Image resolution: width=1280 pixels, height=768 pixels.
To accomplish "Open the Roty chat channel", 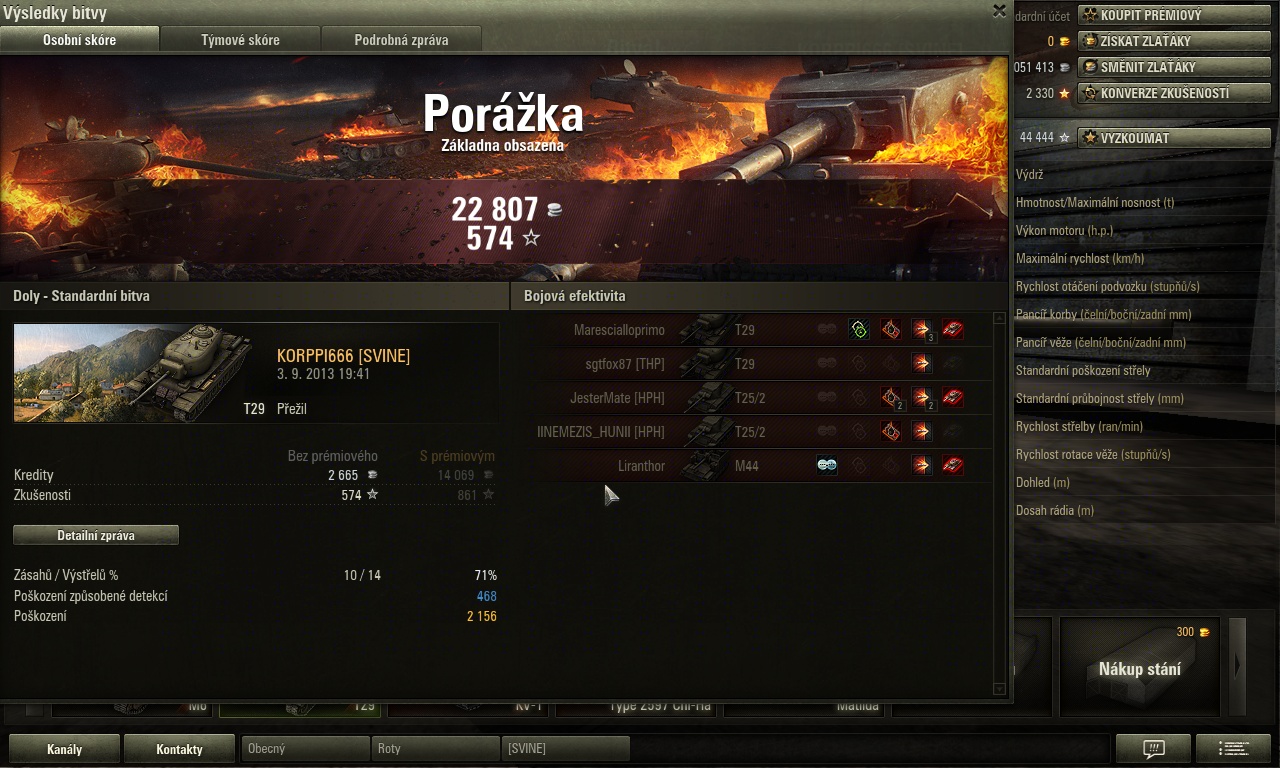I will [435, 748].
